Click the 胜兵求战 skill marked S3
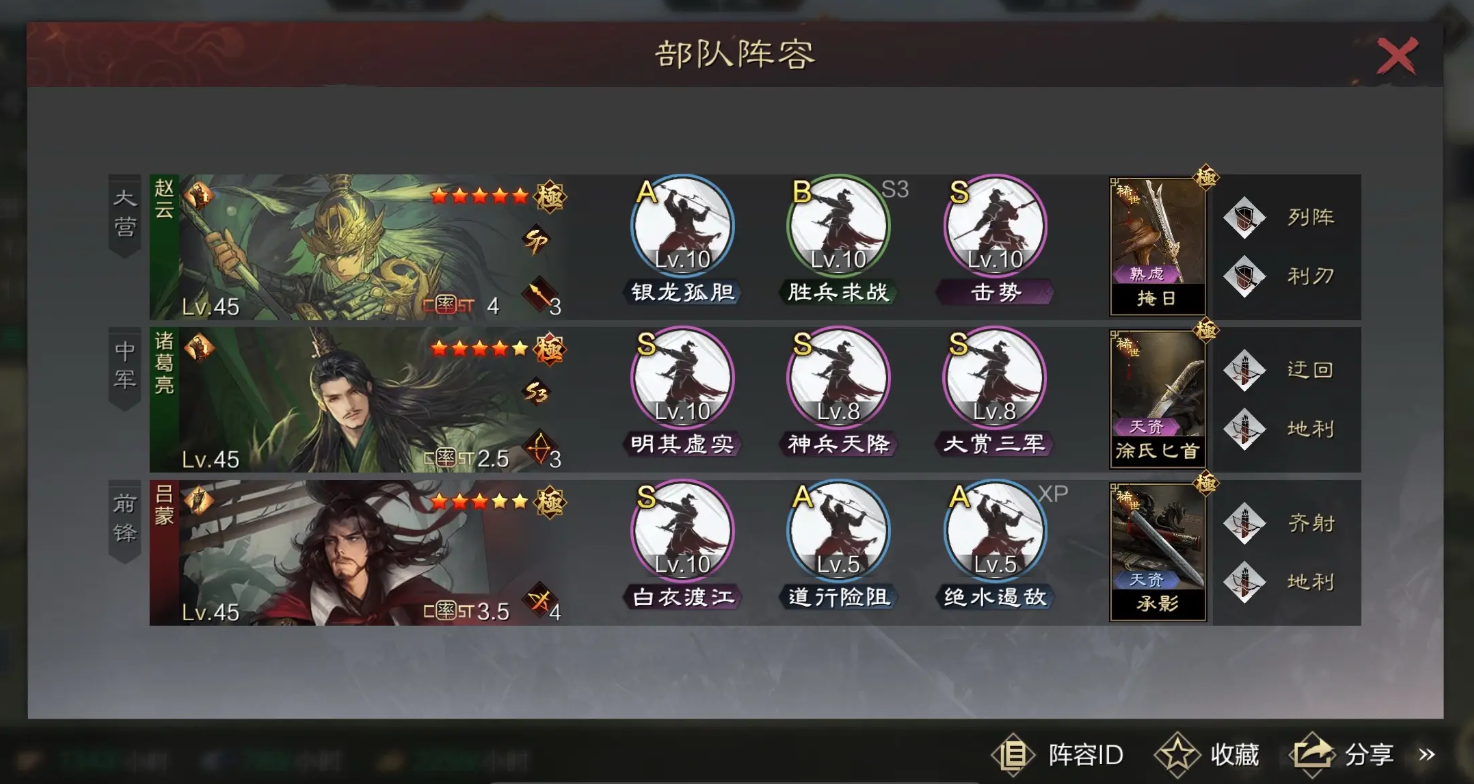Screen dimensions: 1474x784 838,228
